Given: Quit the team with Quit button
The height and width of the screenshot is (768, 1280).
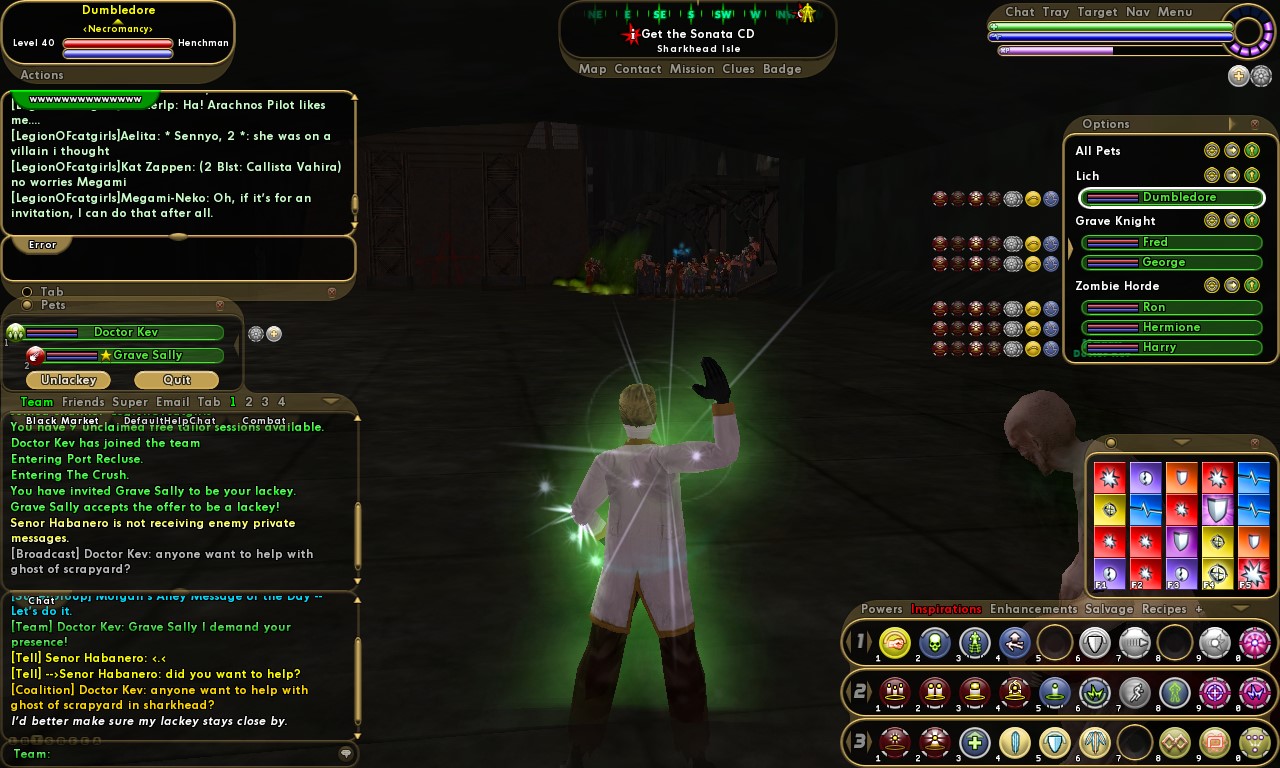Looking at the screenshot, I should tap(177, 380).
